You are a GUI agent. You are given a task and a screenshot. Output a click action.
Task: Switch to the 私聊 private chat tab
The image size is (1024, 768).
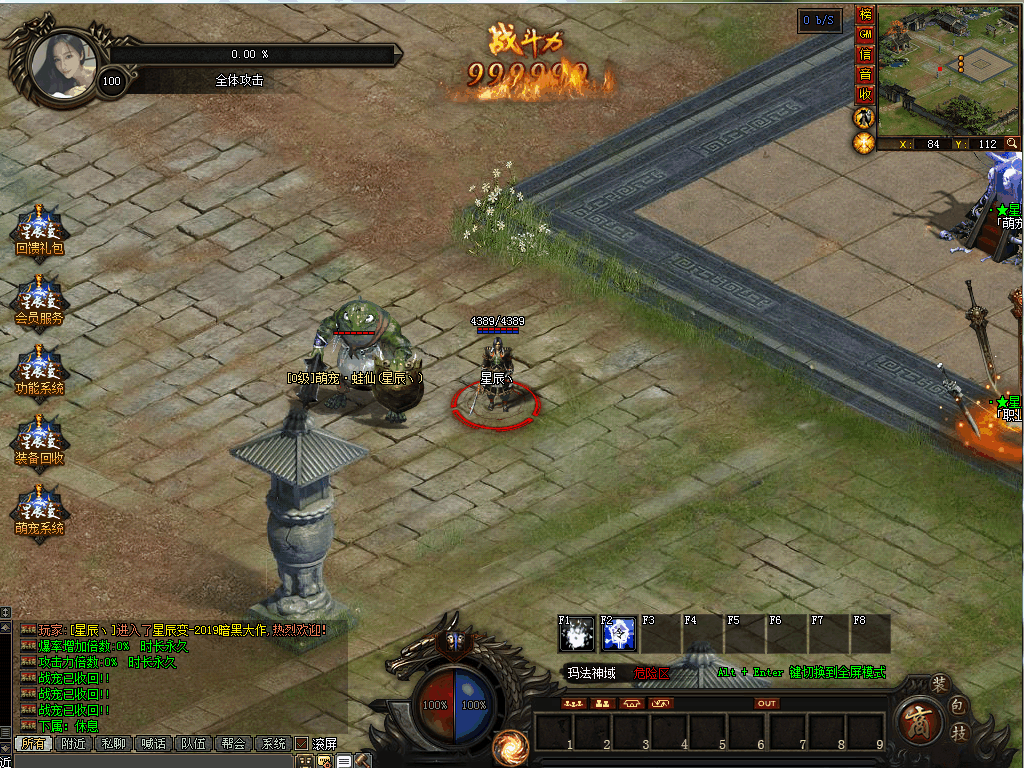(x=113, y=743)
